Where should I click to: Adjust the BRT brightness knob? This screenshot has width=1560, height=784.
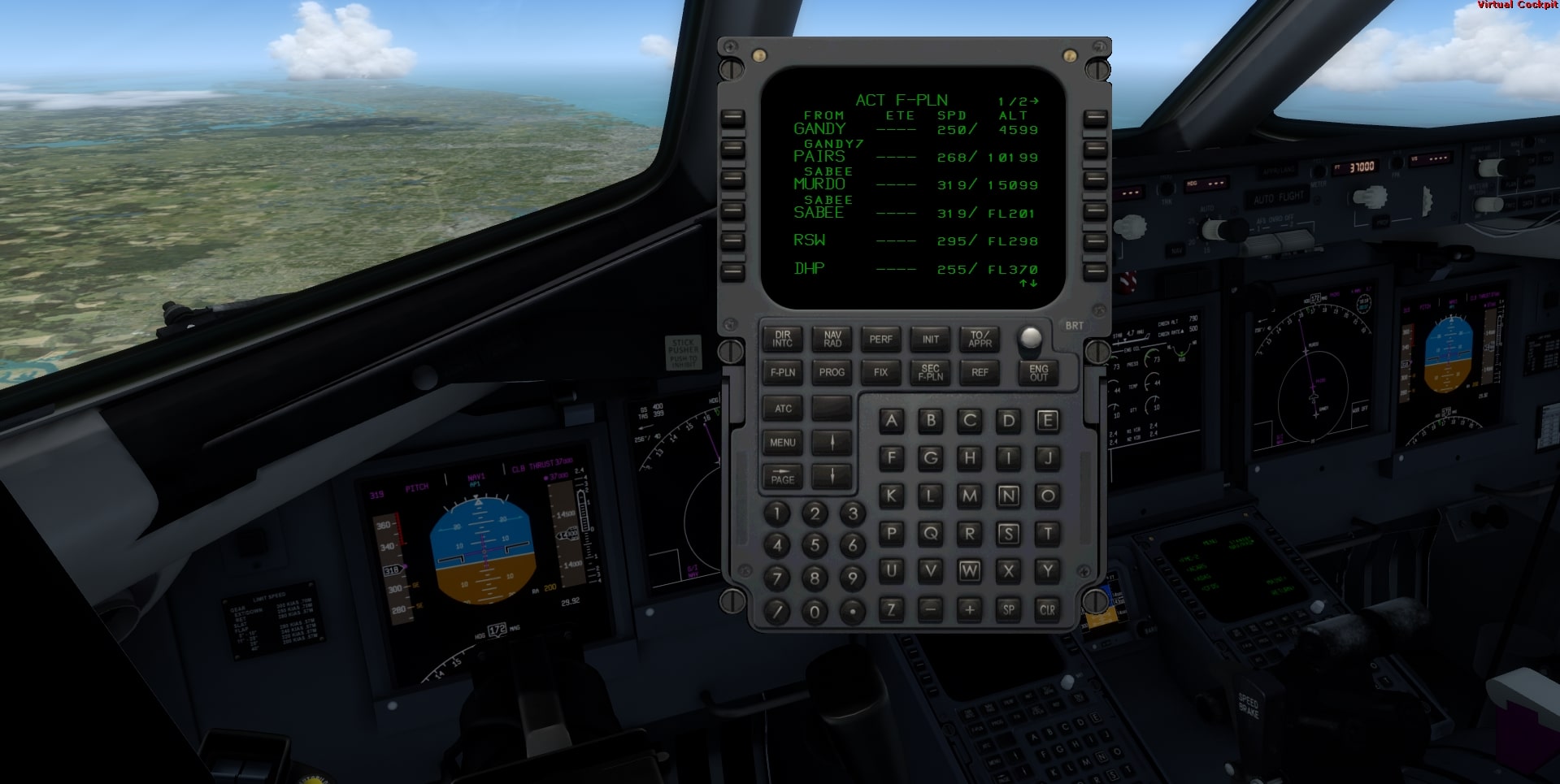1030,336
